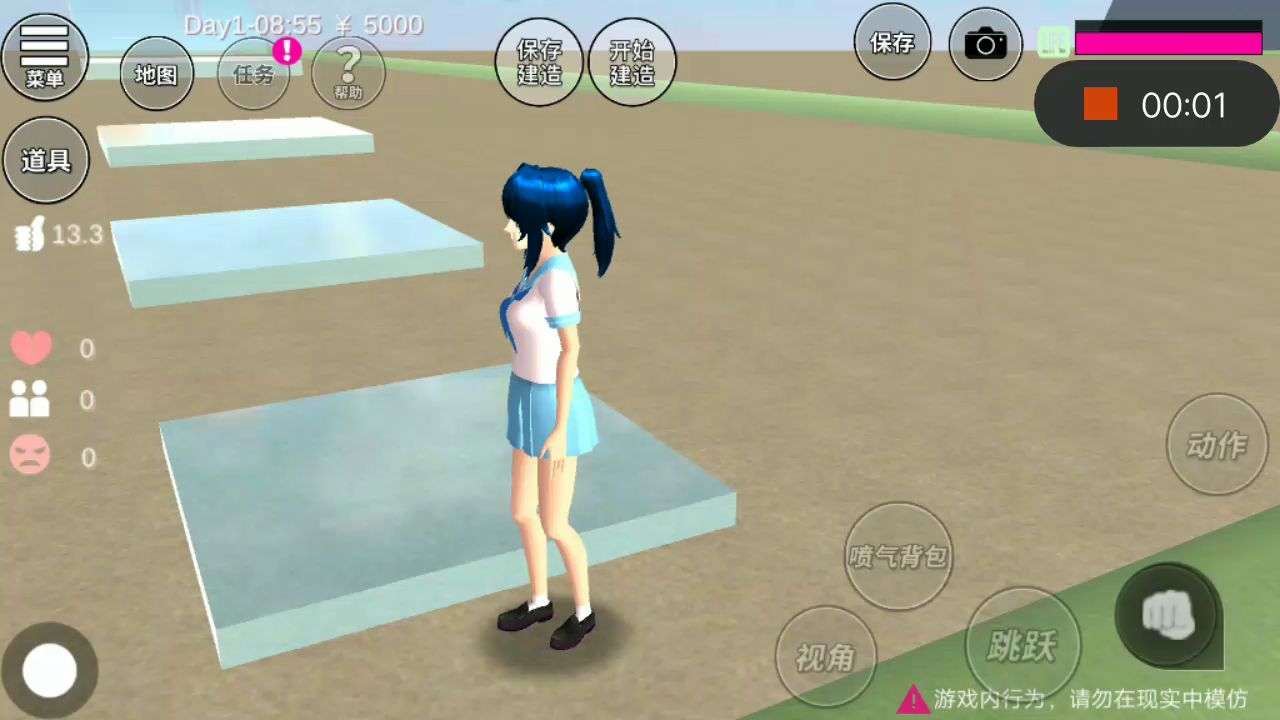Open the 帮助 question mark help
The width and height of the screenshot is (1280, 720).
348,73
